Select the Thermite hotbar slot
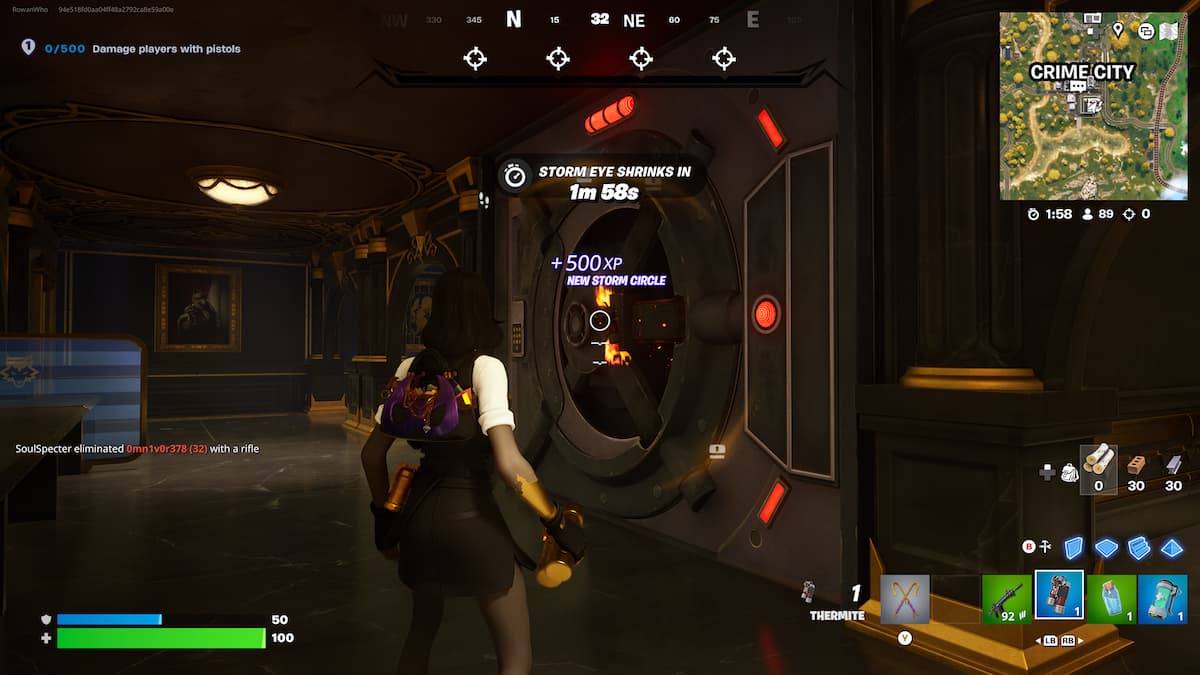 point(1059,598)
